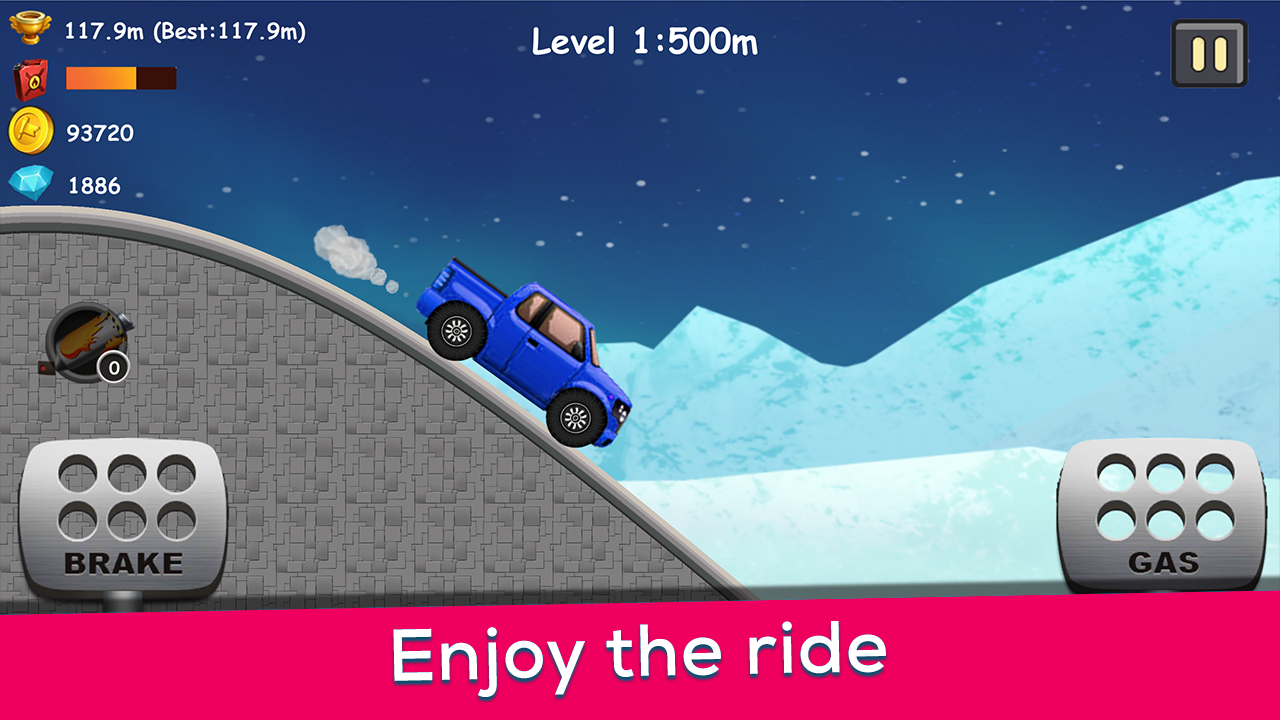Click the pause icon in top right corner

point(1209,53)
